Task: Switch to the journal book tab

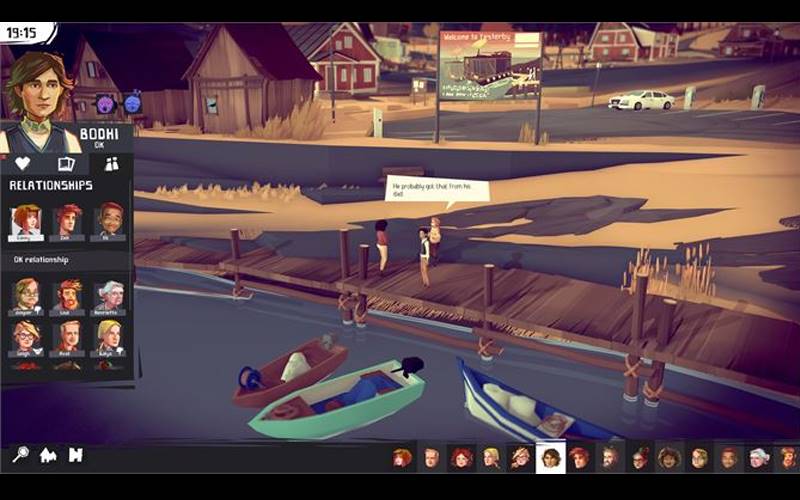Action: 66,164
